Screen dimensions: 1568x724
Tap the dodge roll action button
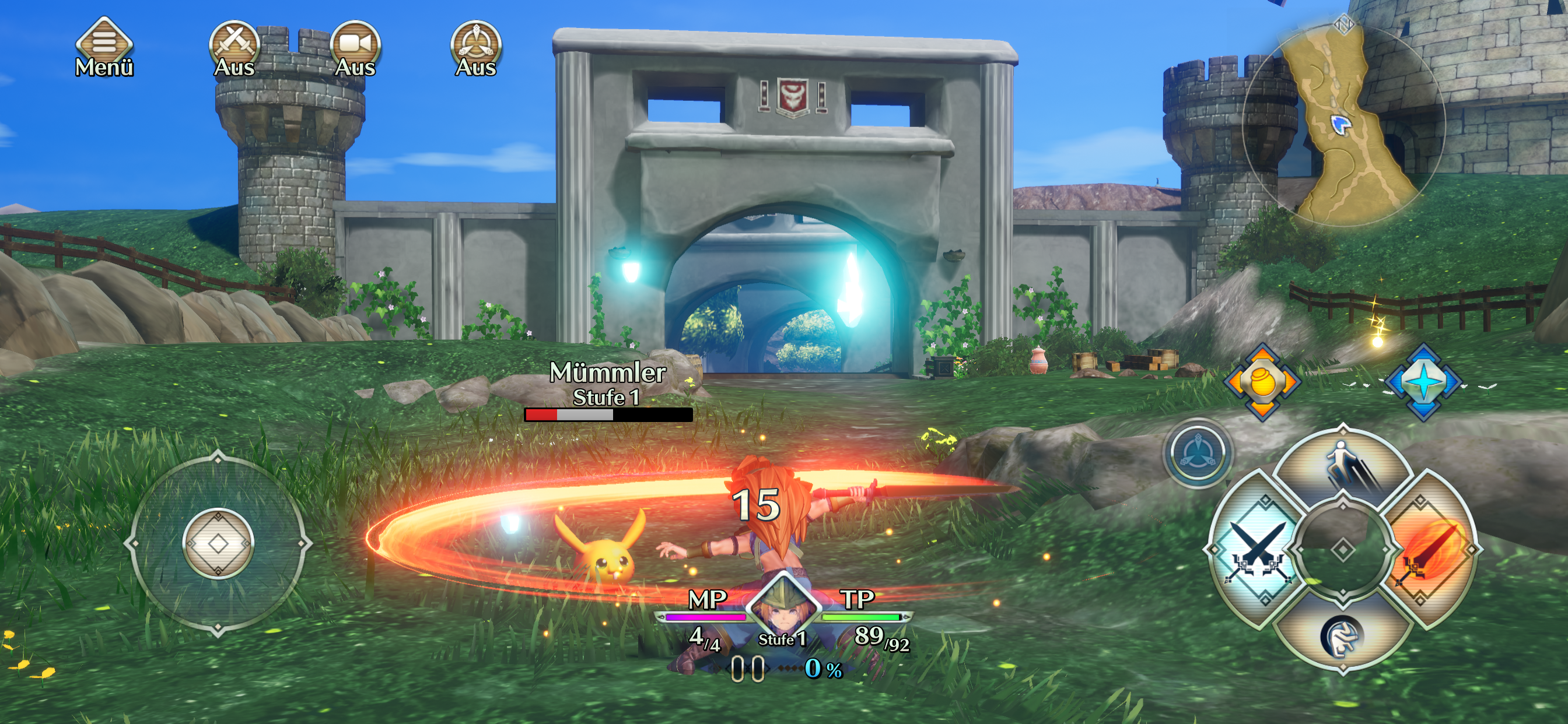pos(1342,637)
